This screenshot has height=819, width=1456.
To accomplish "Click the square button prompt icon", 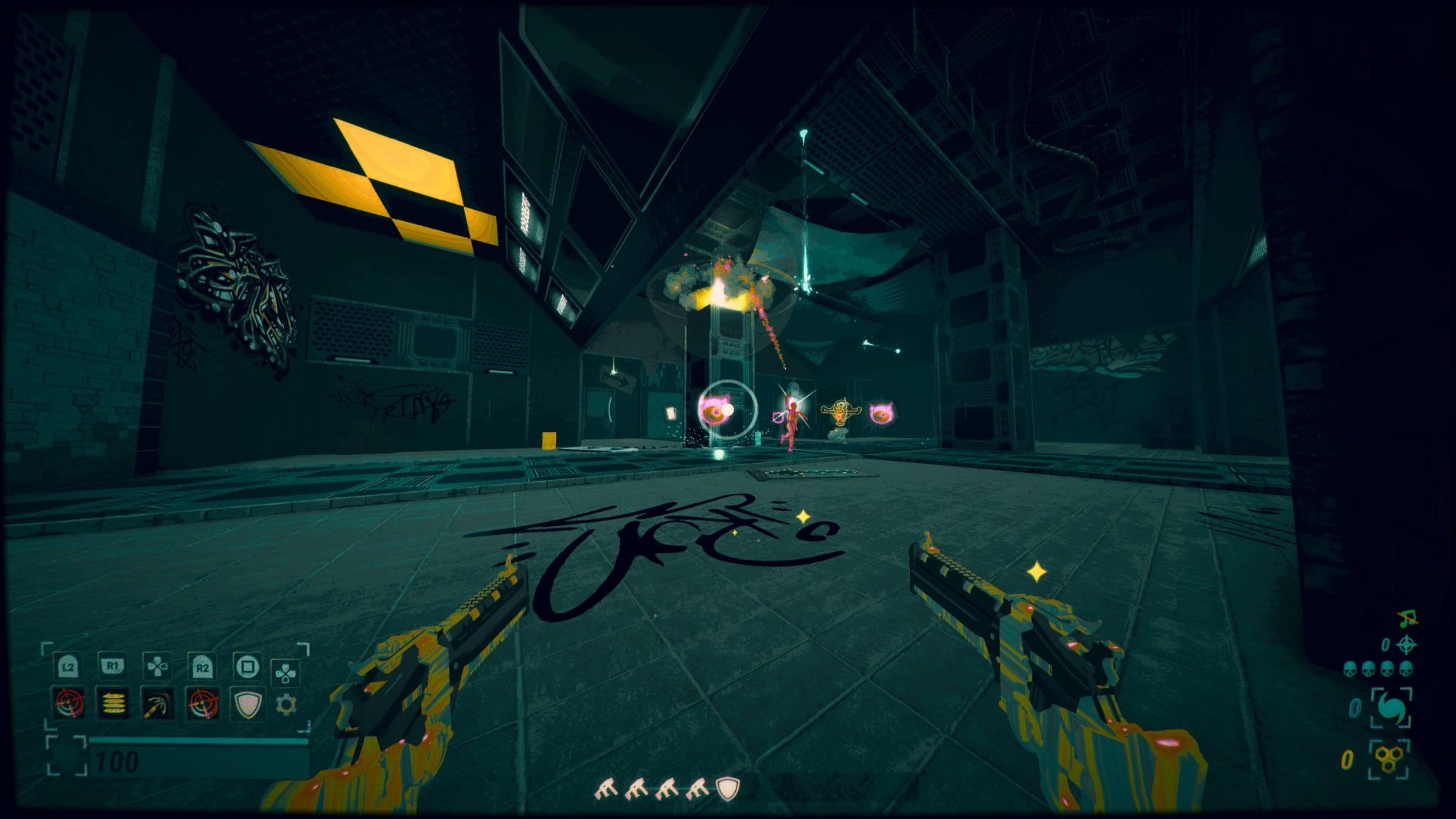I will pyautogui.click(x=247, y=667).
